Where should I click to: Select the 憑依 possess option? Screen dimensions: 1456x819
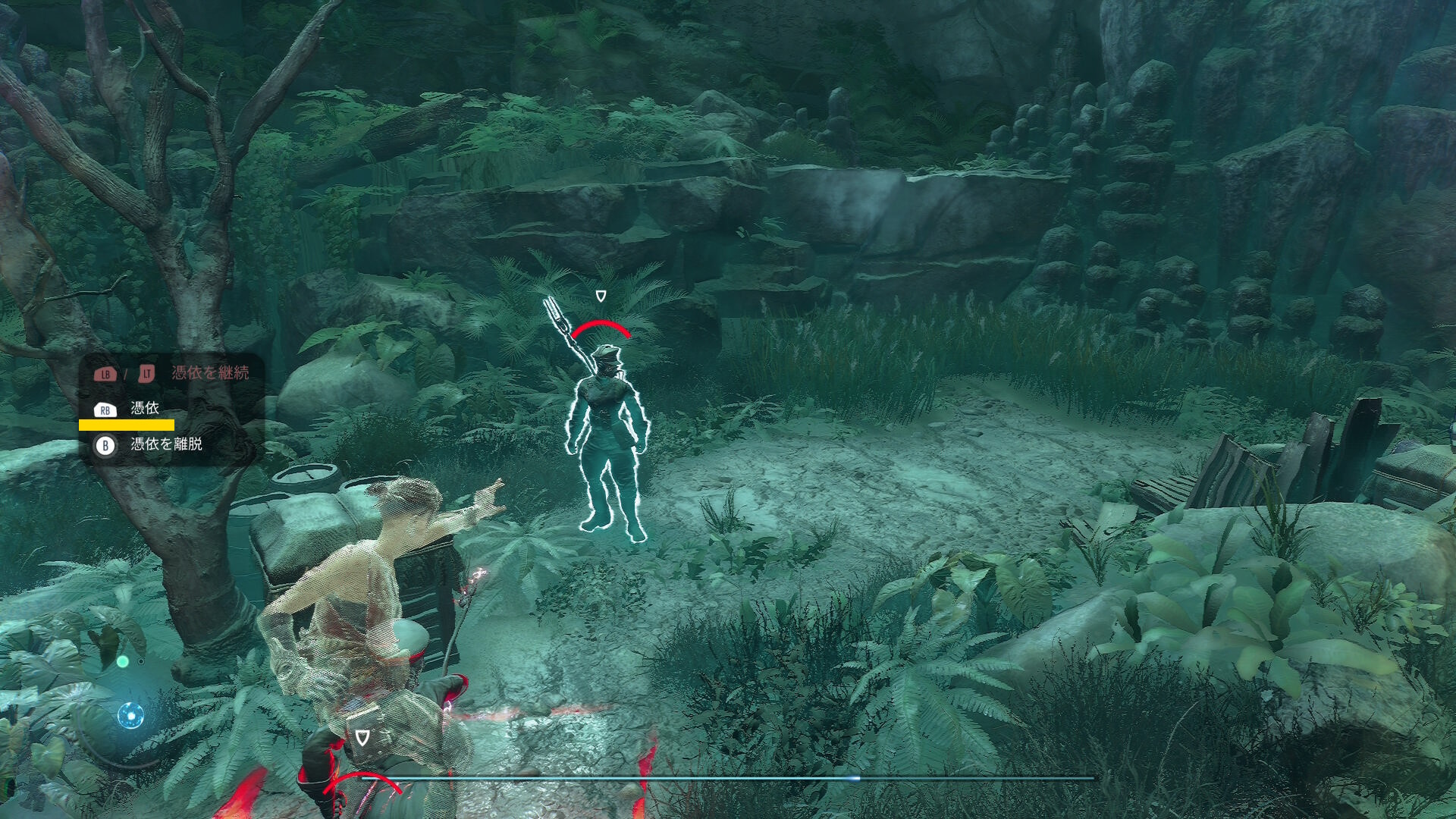tap(144, 409)
